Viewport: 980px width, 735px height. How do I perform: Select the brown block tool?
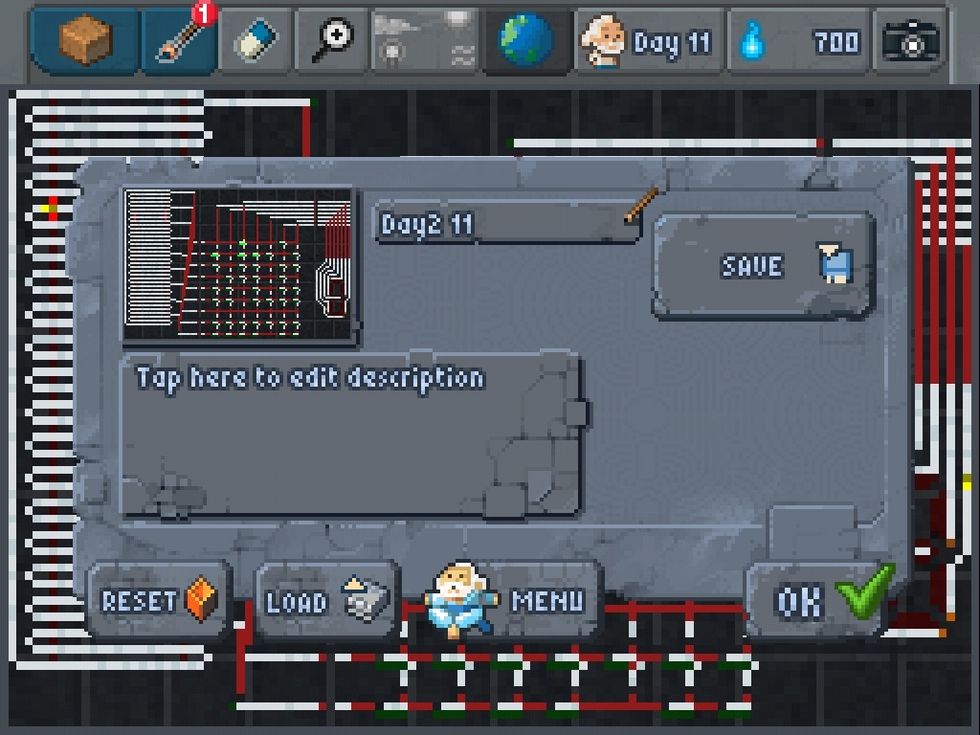click(85, 41)
